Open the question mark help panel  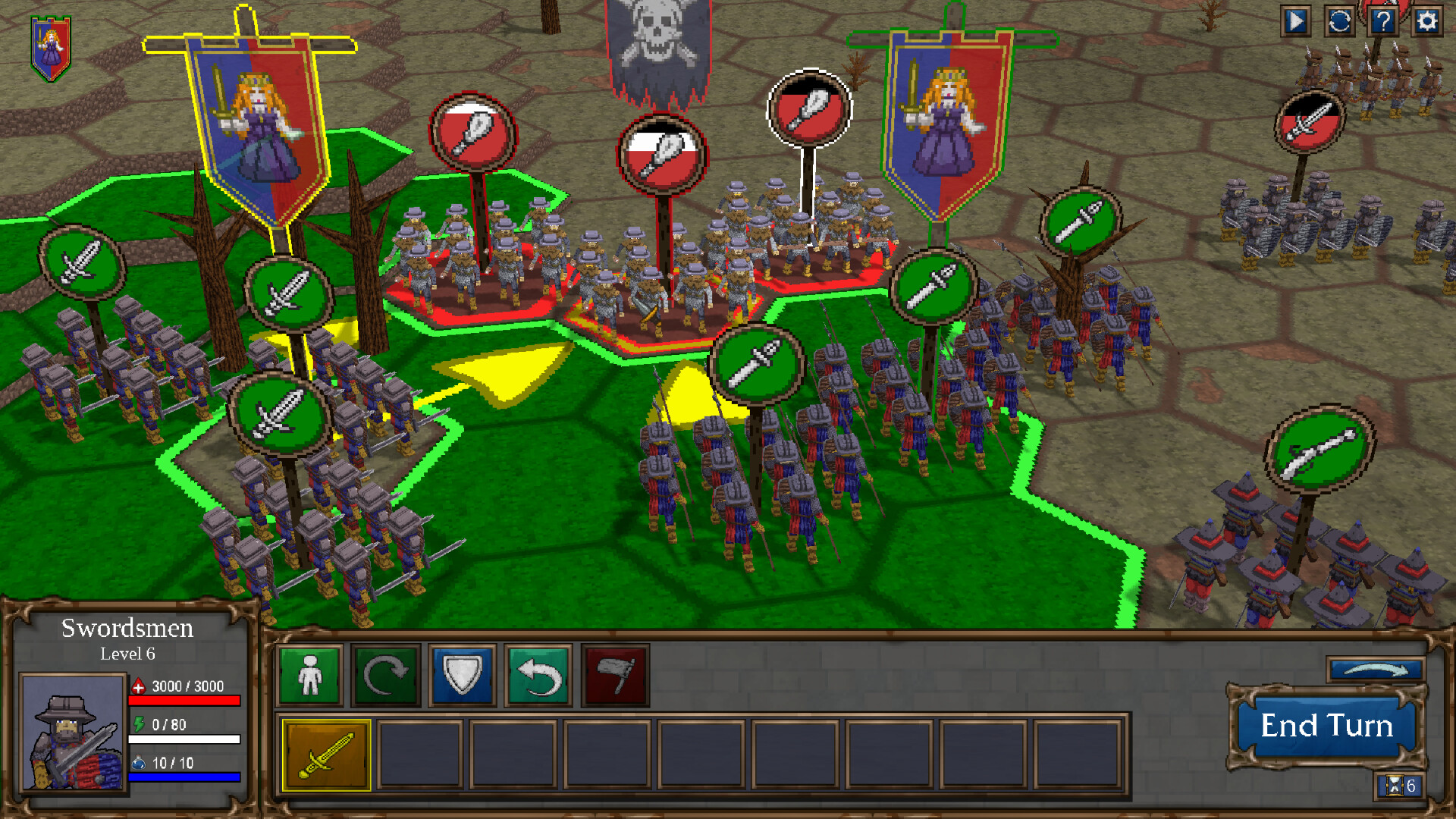[1383, 22]
